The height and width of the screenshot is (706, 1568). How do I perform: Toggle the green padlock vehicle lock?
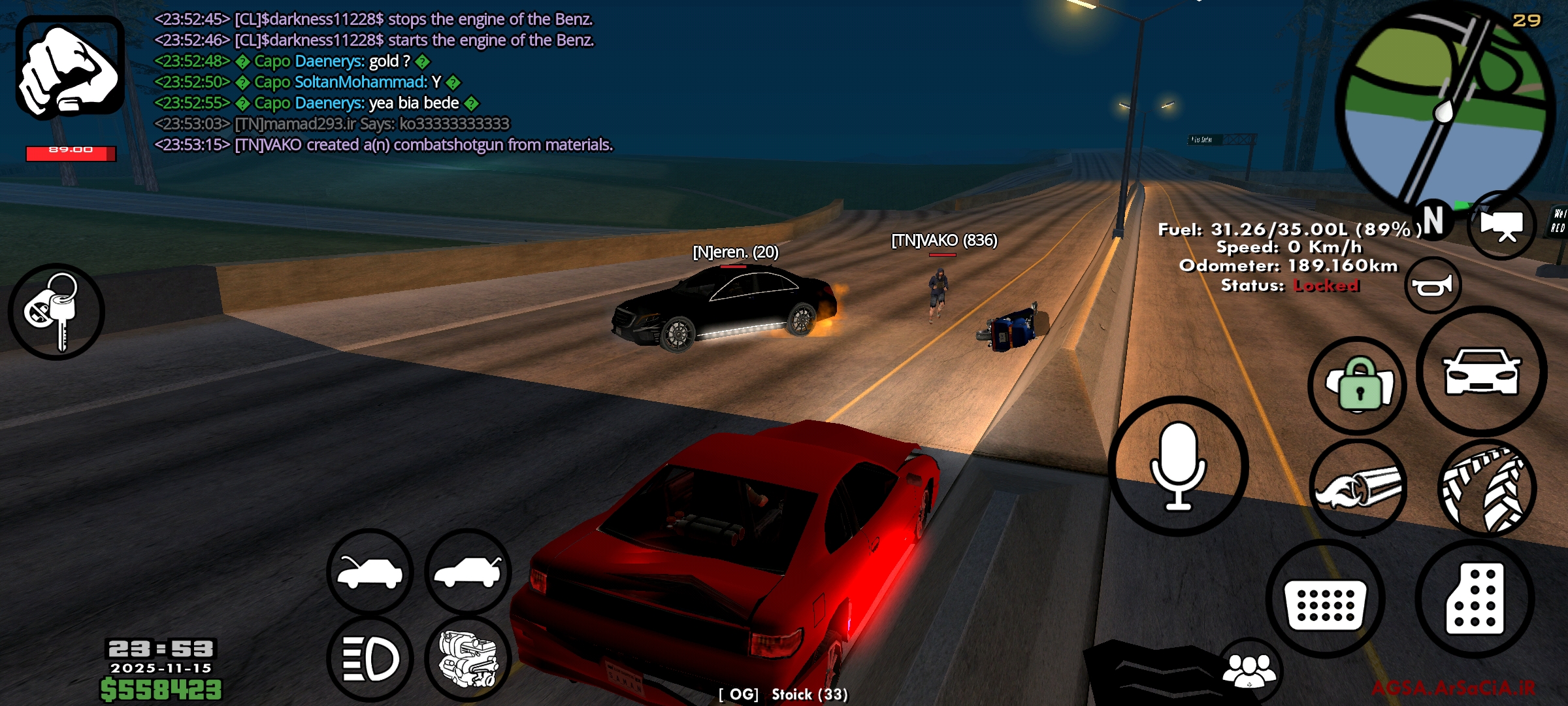(x=1358, y=386)
